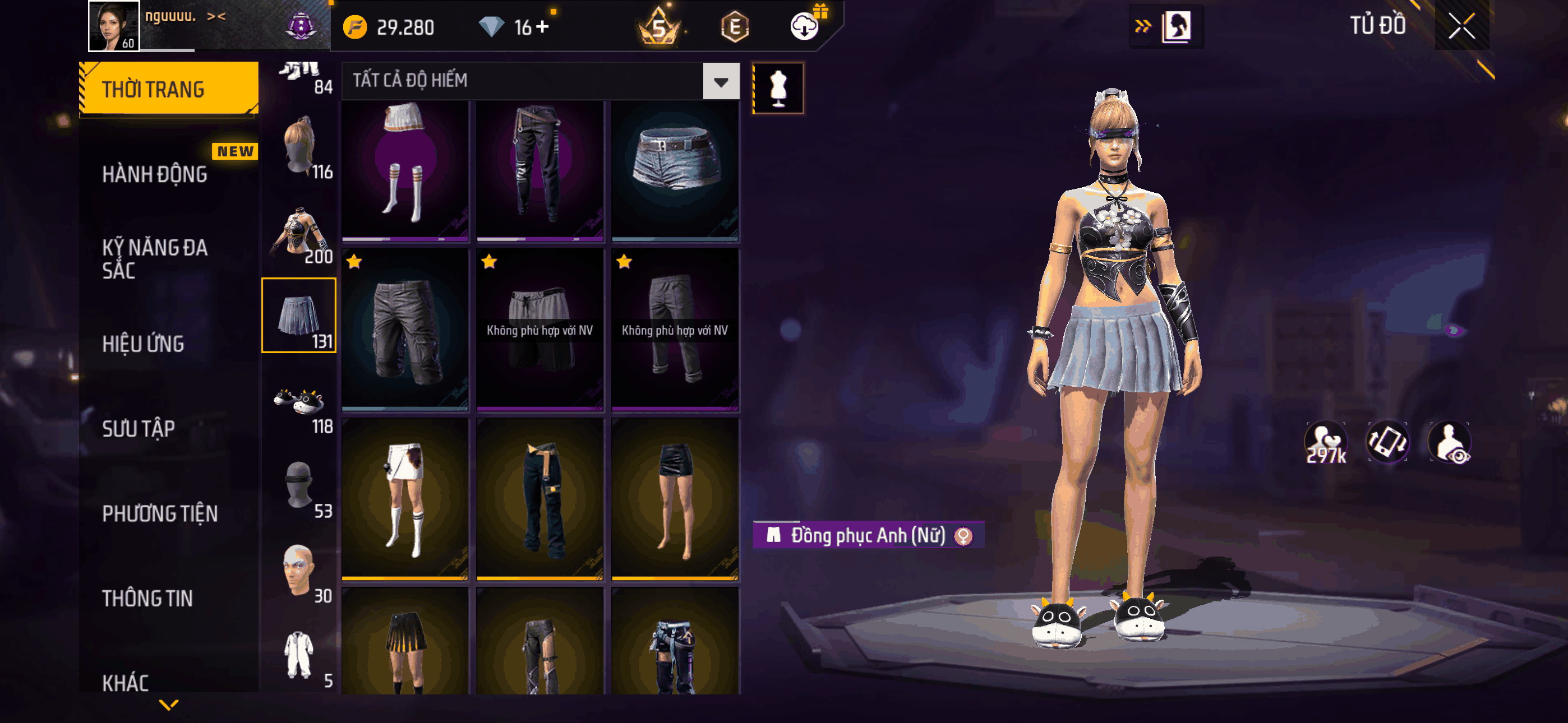Add diamonds using the plus button
1568x723 pixels.
coord(542,27)
